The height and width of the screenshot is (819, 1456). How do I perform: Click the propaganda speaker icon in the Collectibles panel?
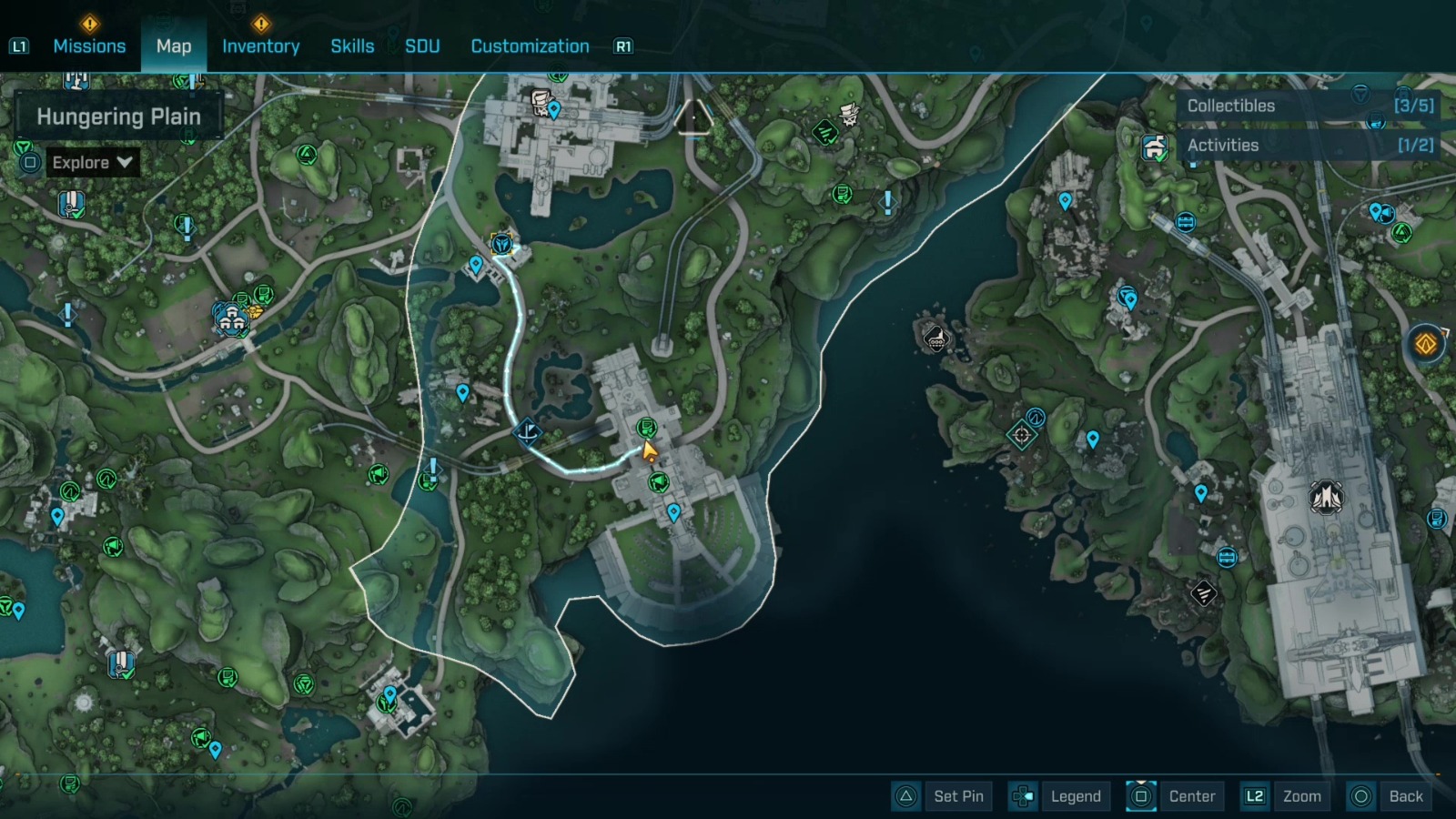pyautogui.click(x=1375, y=121)
